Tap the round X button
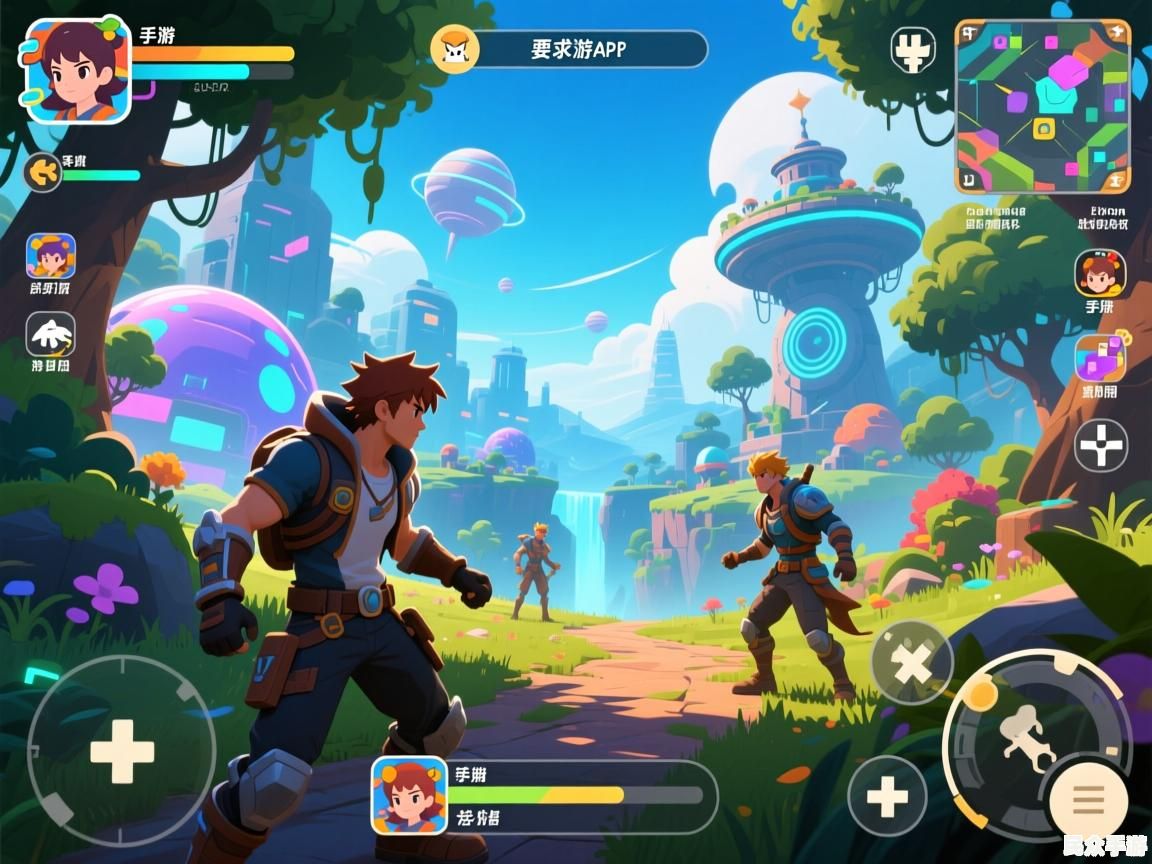The height and width of the screenshot is (864, 1152). [x=911, y=662]
